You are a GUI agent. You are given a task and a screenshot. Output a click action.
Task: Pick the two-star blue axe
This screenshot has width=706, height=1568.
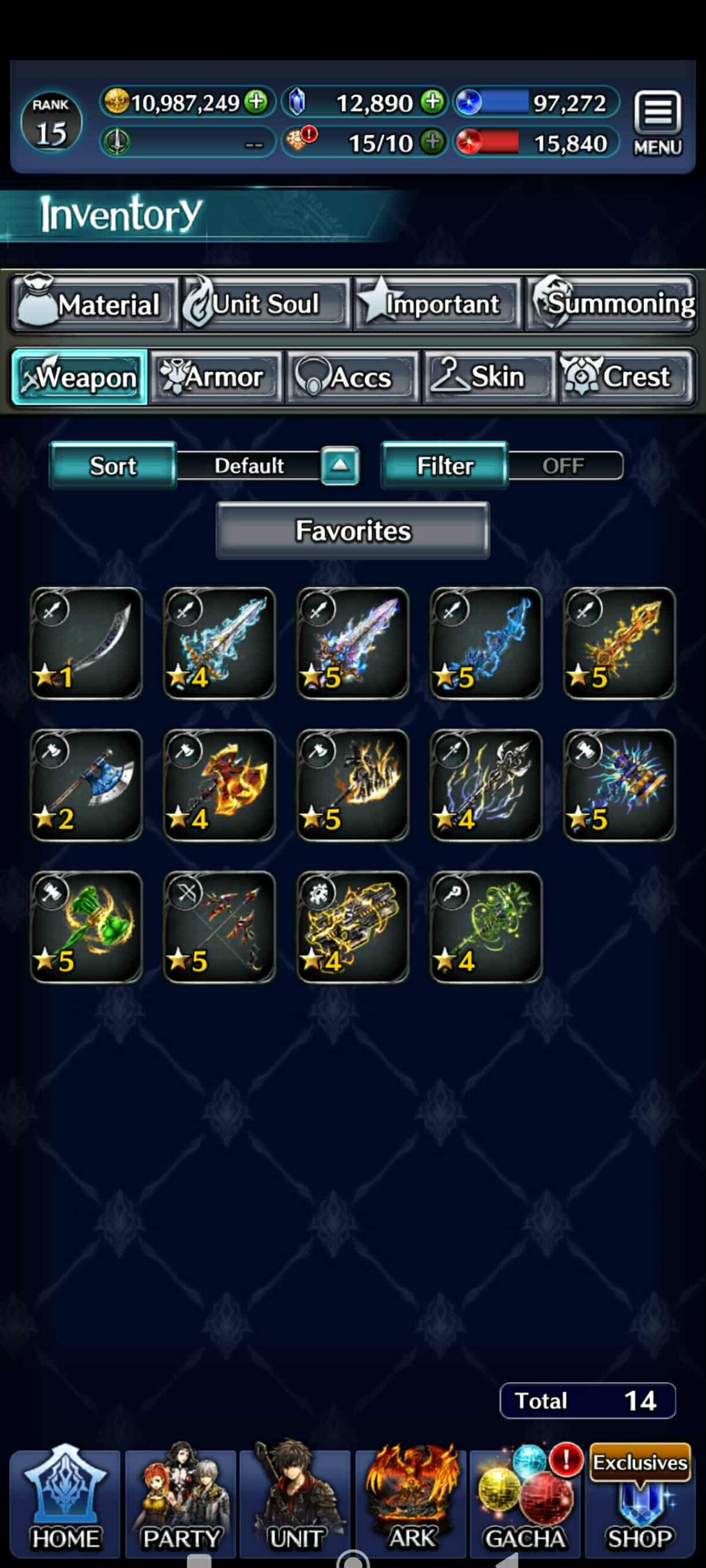(86, 785)
